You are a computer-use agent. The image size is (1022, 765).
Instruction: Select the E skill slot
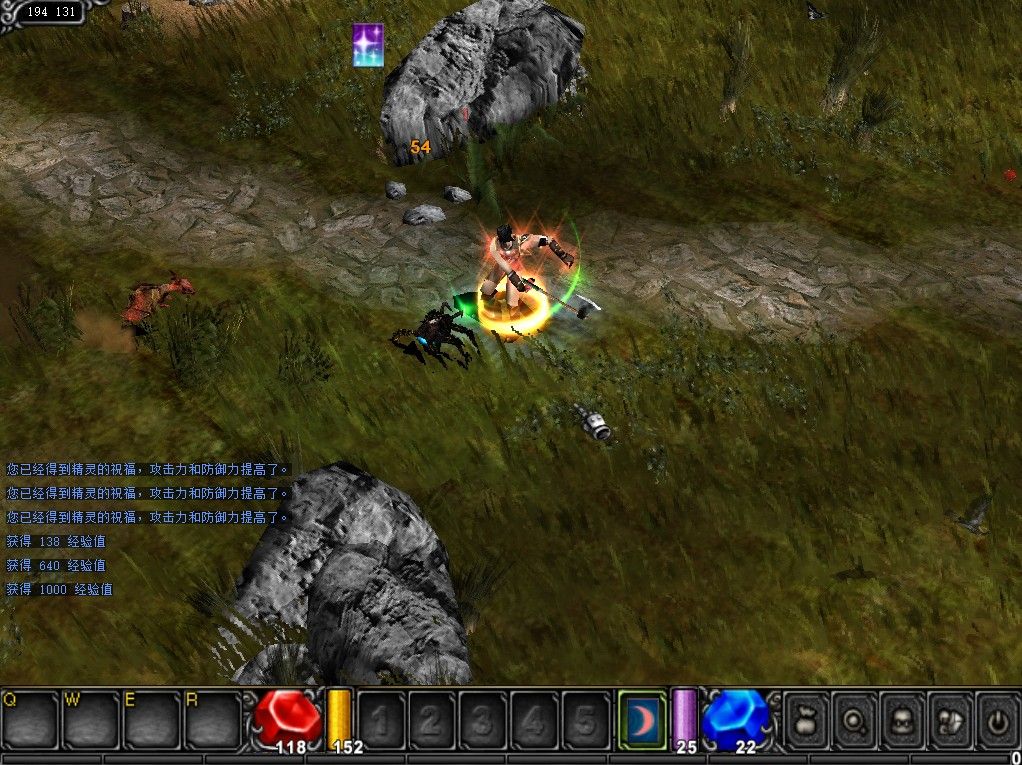(151, 718)
